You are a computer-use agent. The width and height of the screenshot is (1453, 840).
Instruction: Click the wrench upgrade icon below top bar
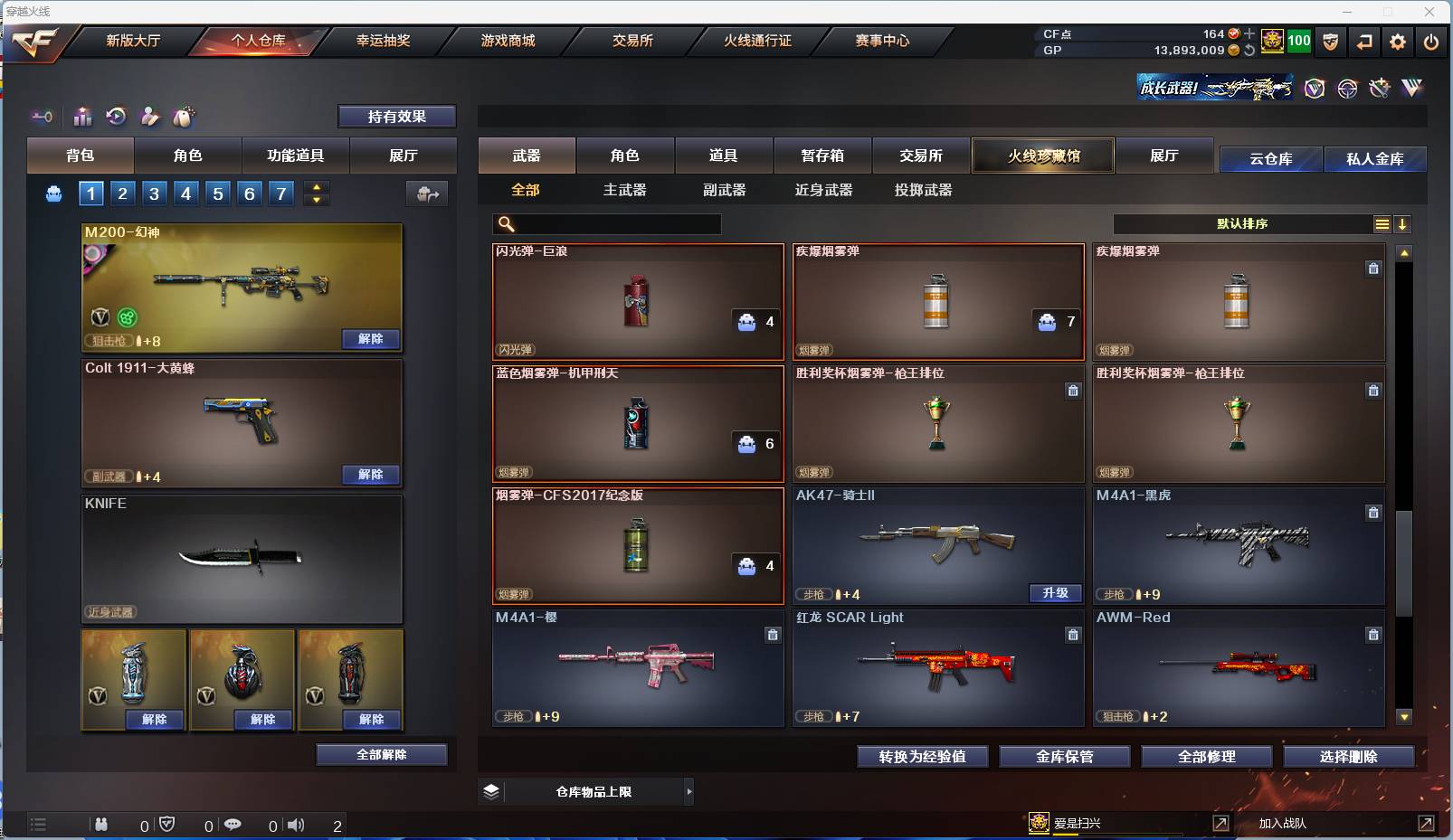tap(1379, 88)
